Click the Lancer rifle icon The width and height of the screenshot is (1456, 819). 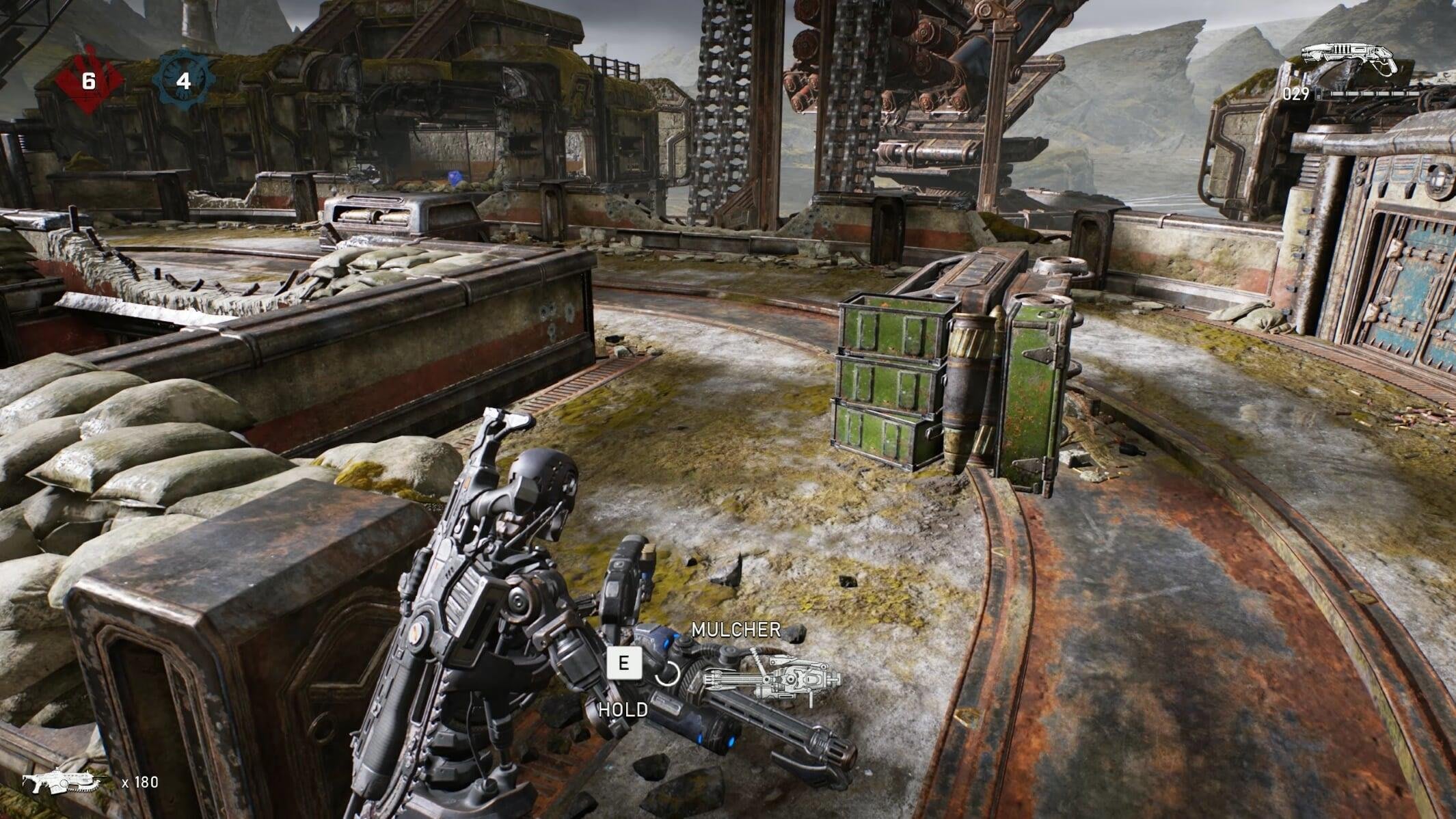coord(66,782)
